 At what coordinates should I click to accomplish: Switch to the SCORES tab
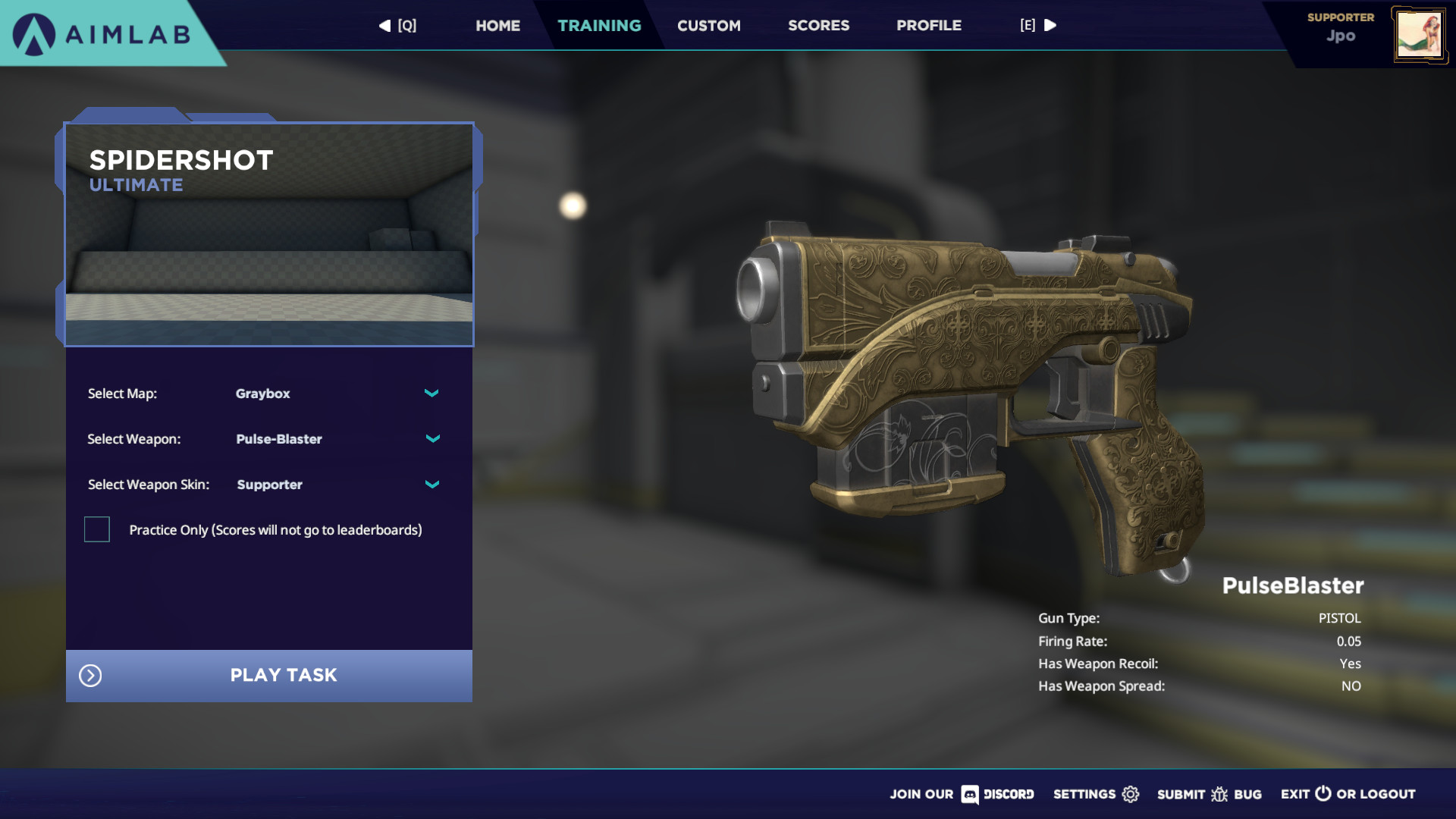[818, 25]
